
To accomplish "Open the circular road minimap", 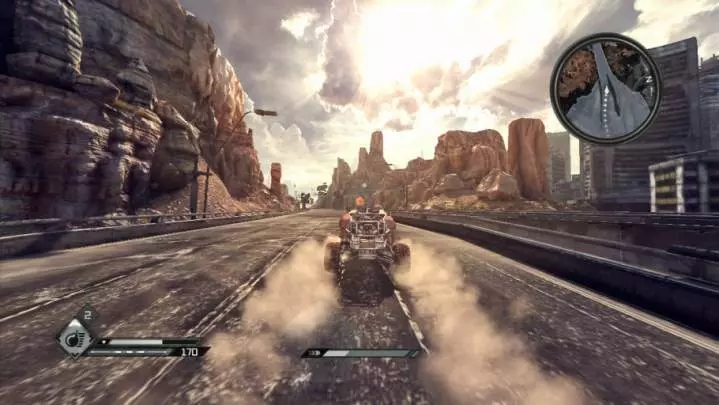I will (x=605, y=88).
